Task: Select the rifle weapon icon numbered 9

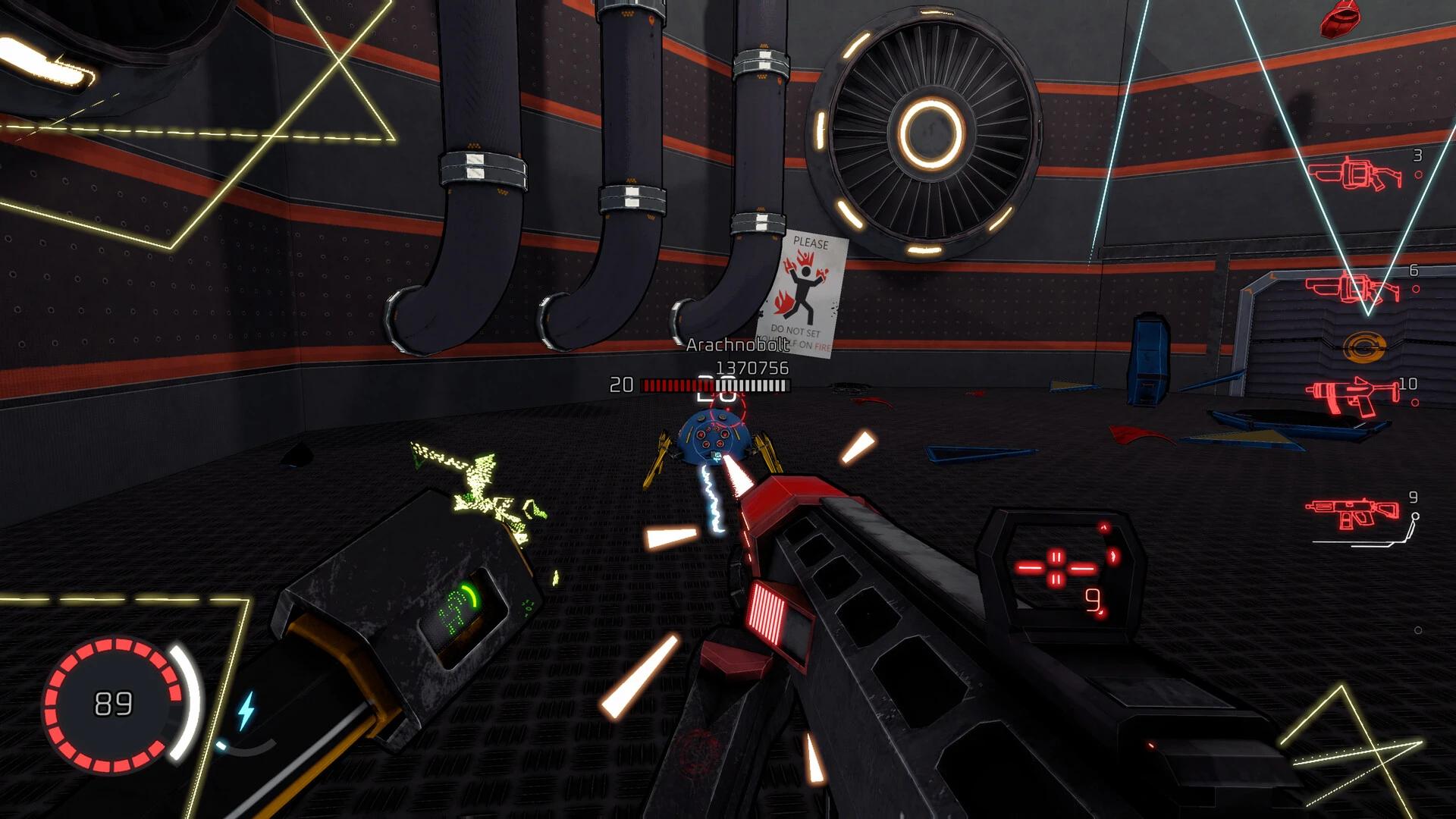Action: click(x=1352, y=510)
